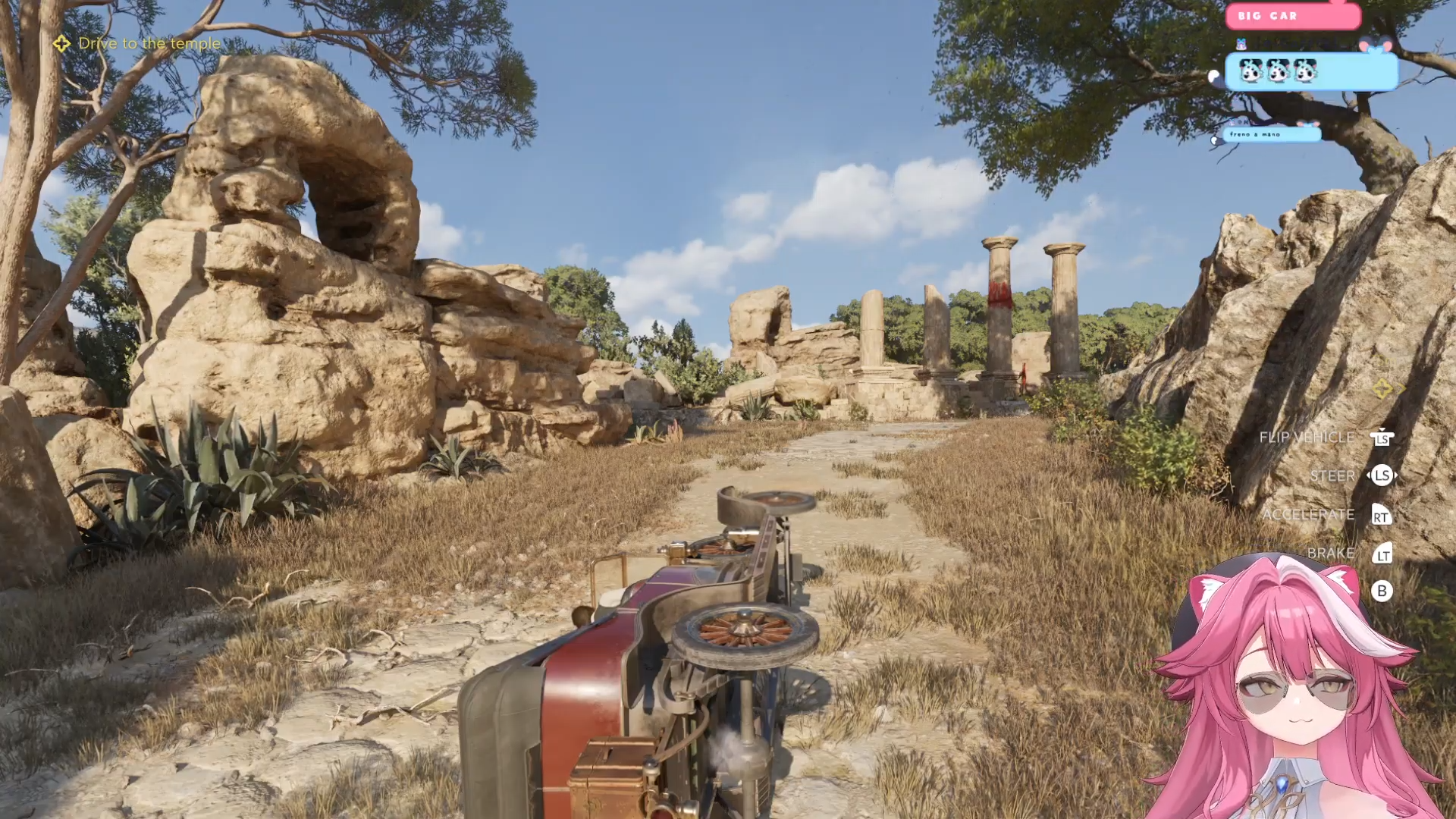Click the pink "BIG CAR" overlay banner
The image size is (1456, 819).
(1292, 16)
